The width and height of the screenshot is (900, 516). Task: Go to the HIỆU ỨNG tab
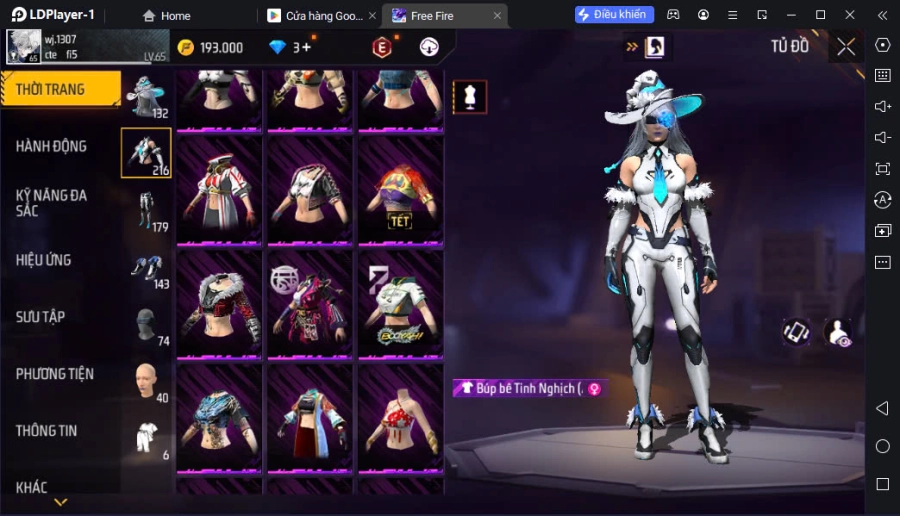tap(44, 260)
